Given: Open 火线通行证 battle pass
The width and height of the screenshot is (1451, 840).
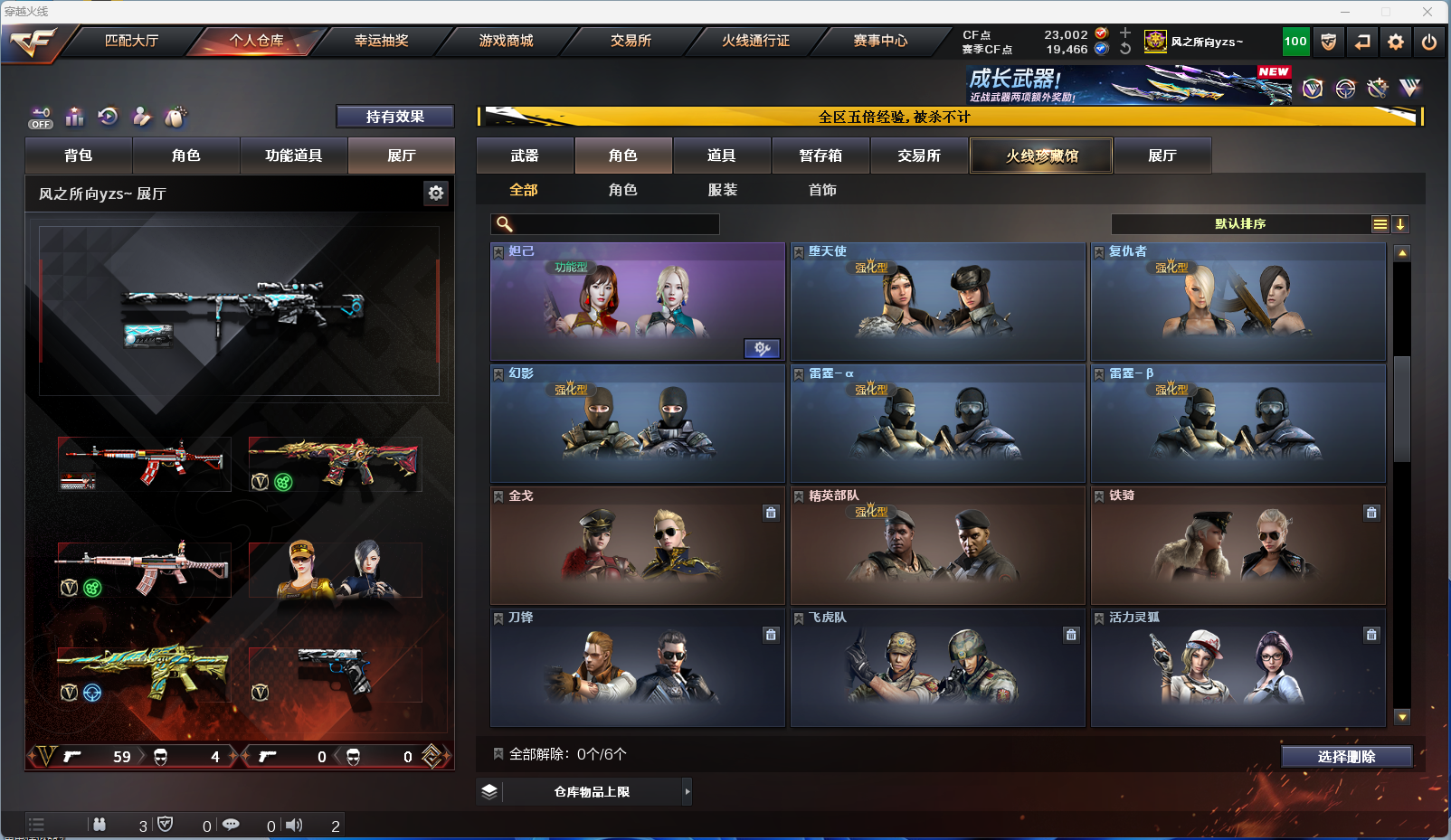Looking at the screenshot, I should pyautogui.click(x=755, y=41).
